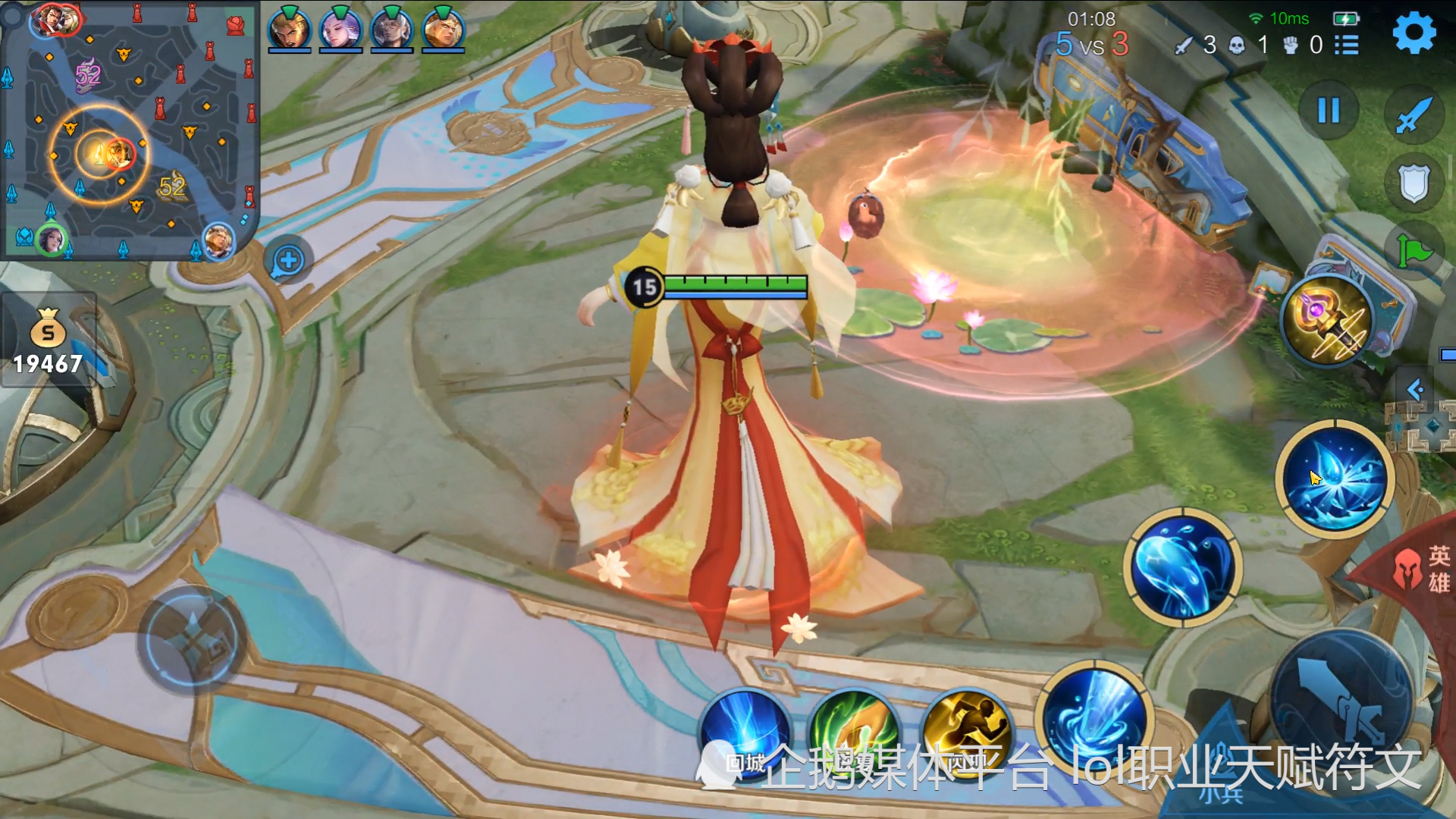Tap the minimap to view the battlefield
This screenshot has height=819, width=1456.
point(129,130)
